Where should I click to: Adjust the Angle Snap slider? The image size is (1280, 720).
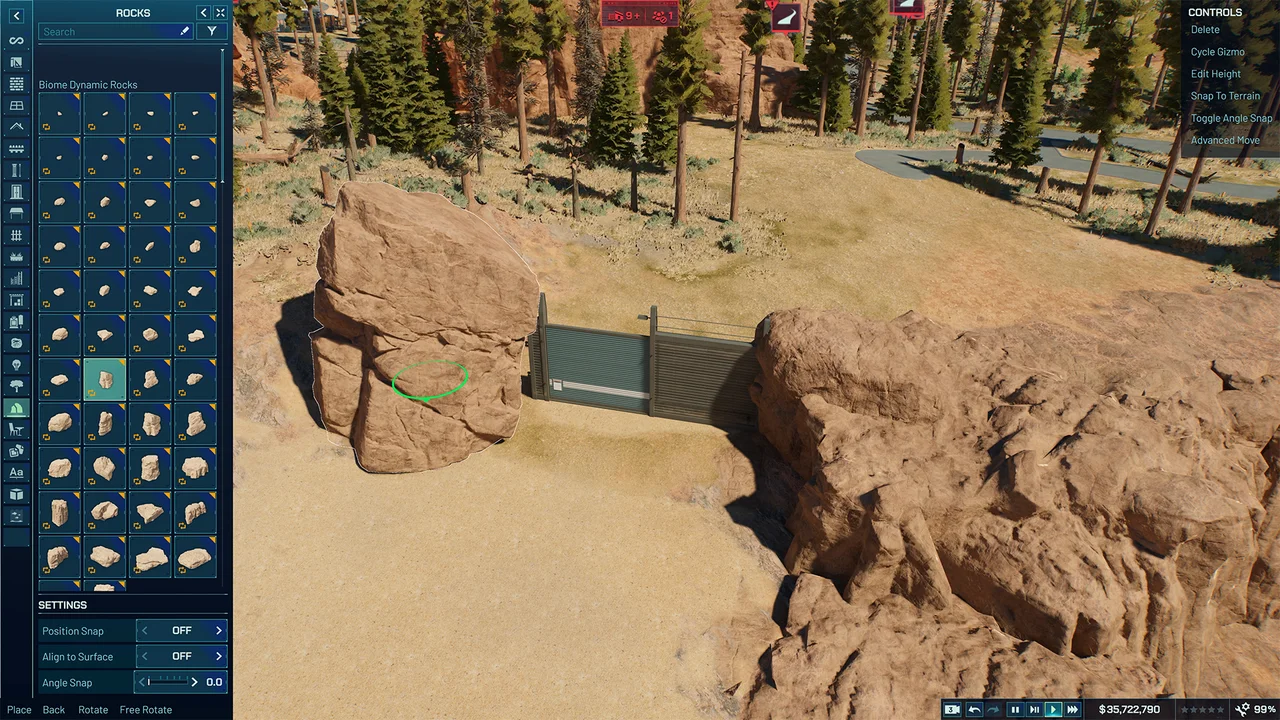(x=168, y=682)
